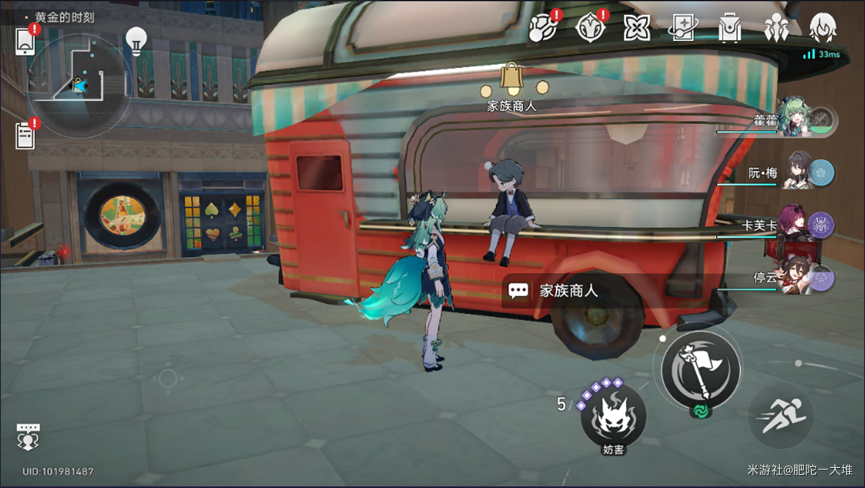The height and width of the screenshot is (488, 865).
Task: Switch to party member 卡芙卡
Action: click(x=798, y=225)
